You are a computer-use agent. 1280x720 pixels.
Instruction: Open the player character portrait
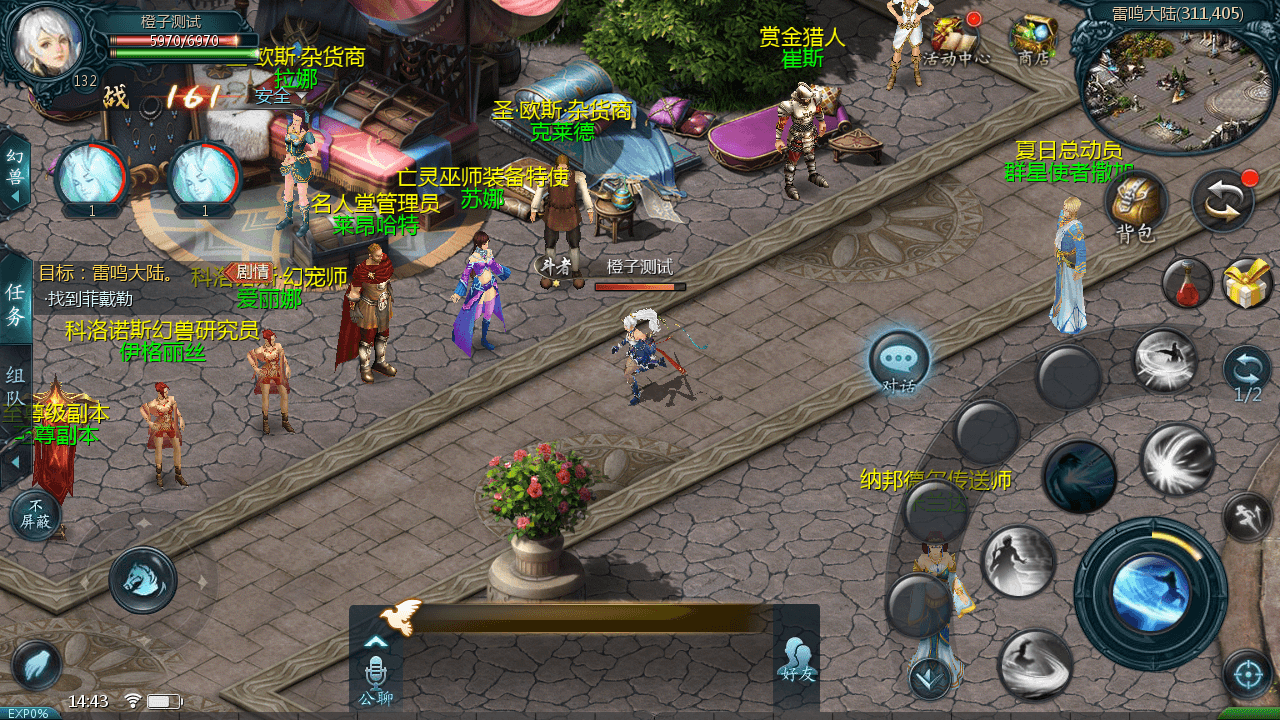pos(47,40)
